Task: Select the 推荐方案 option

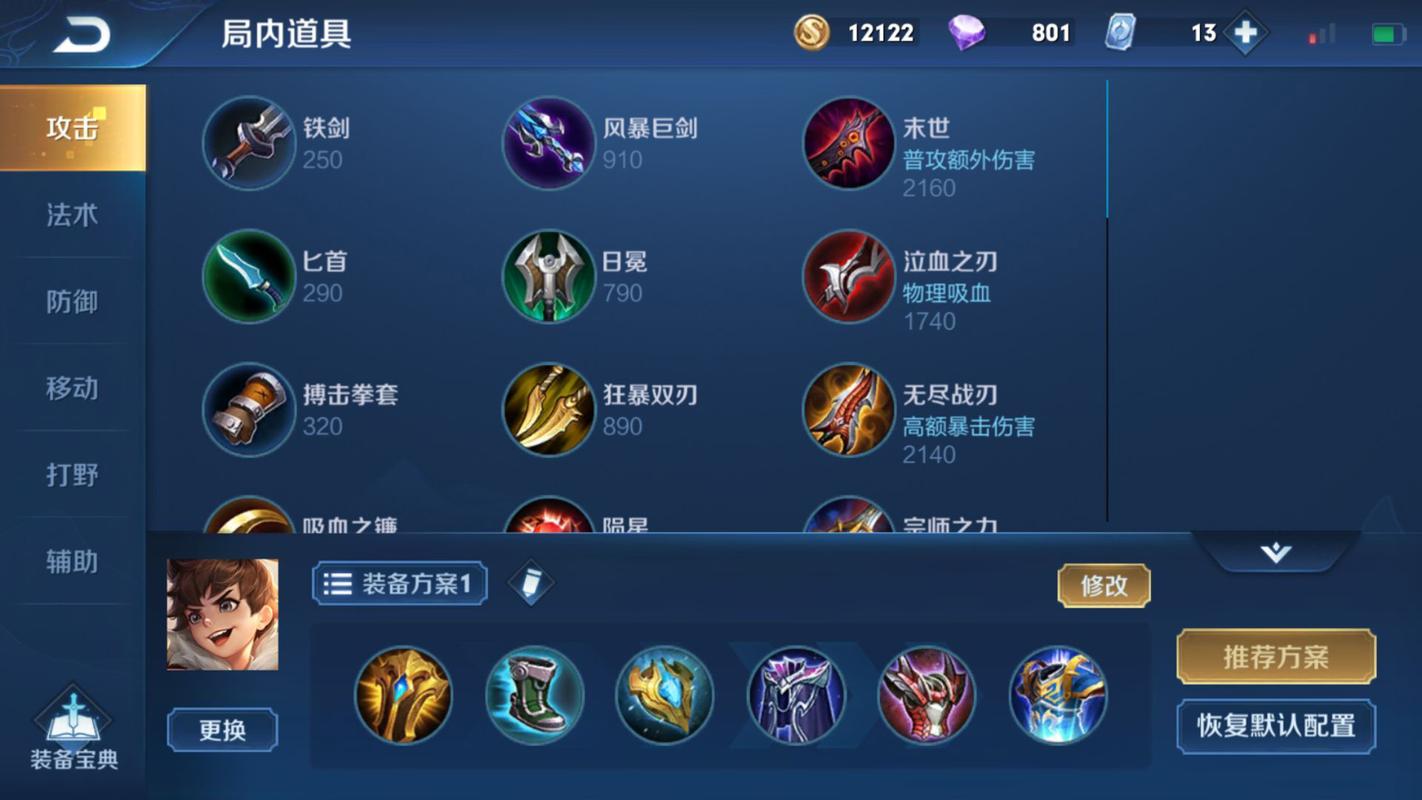Action: [x=1276, y=657]
